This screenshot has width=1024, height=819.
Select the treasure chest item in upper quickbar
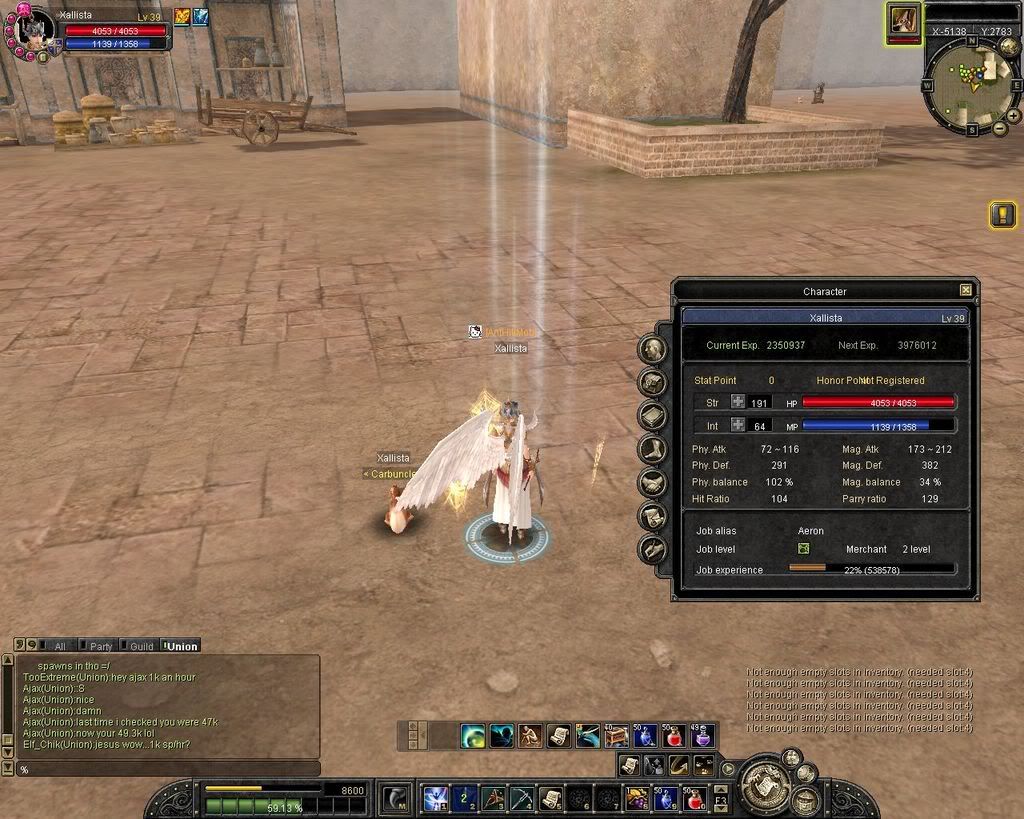(617, 736)
